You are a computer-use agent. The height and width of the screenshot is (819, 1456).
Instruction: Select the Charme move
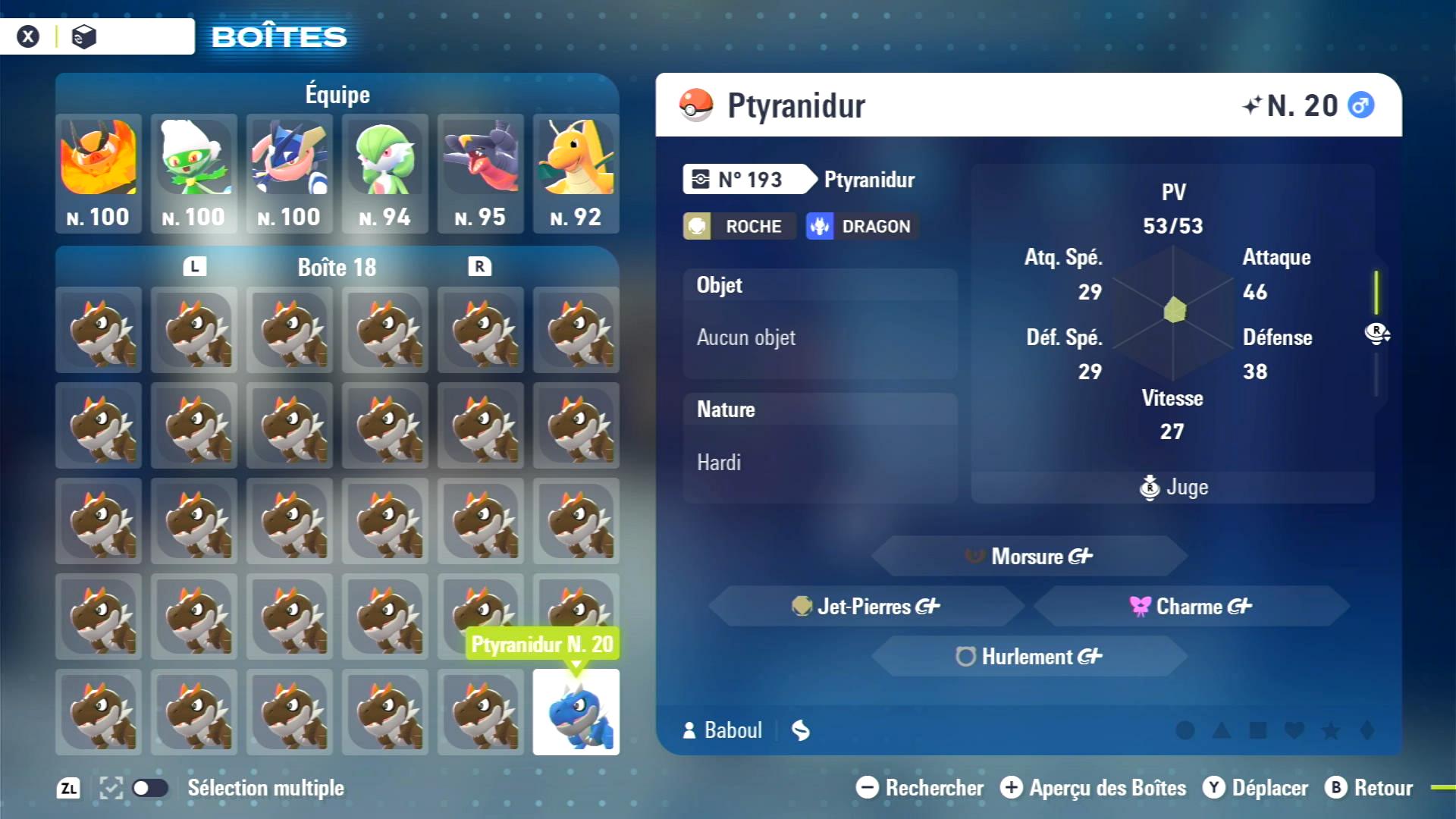pos(1191,606)
